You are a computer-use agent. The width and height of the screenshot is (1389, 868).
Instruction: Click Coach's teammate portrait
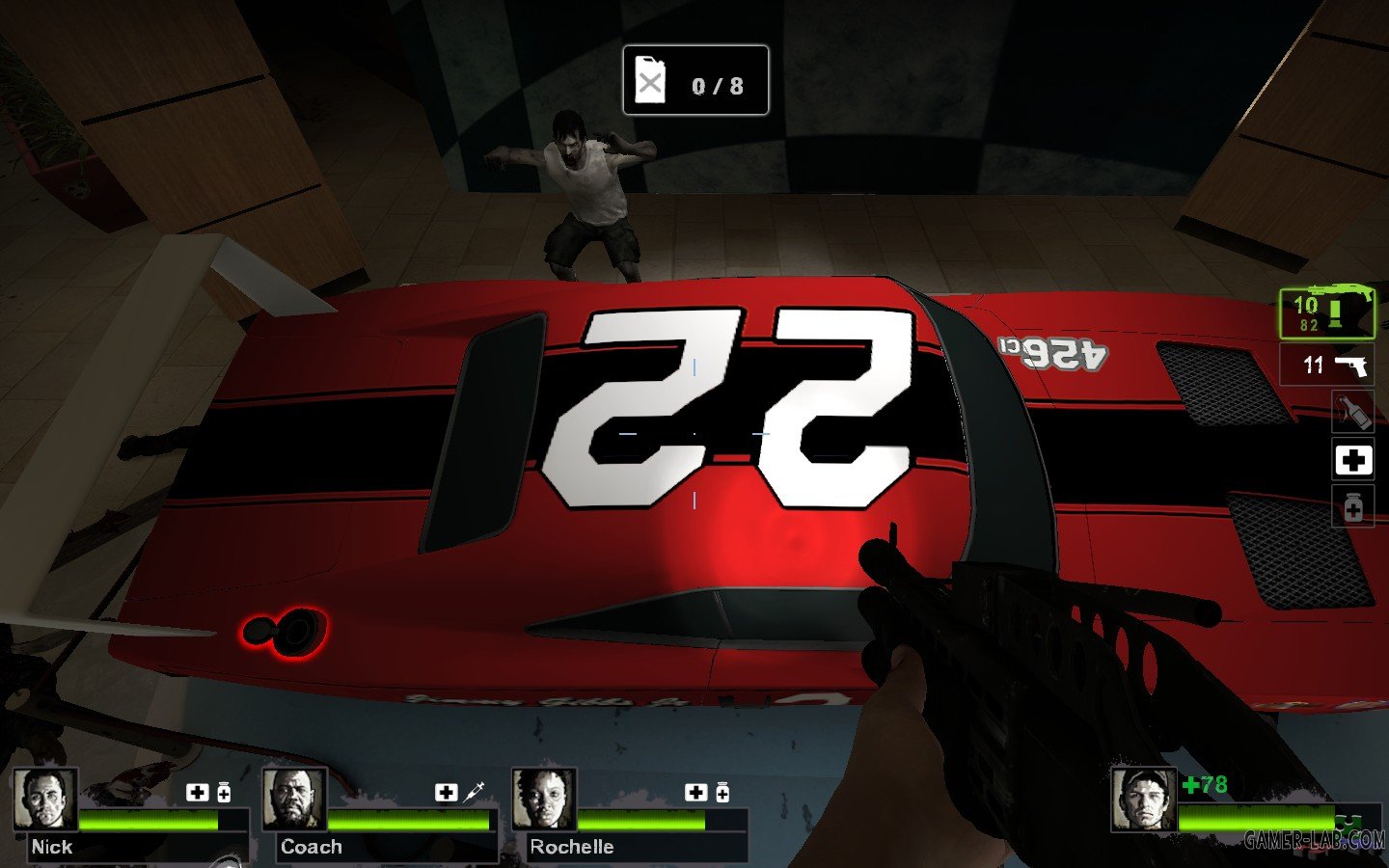tap(294, 799)
